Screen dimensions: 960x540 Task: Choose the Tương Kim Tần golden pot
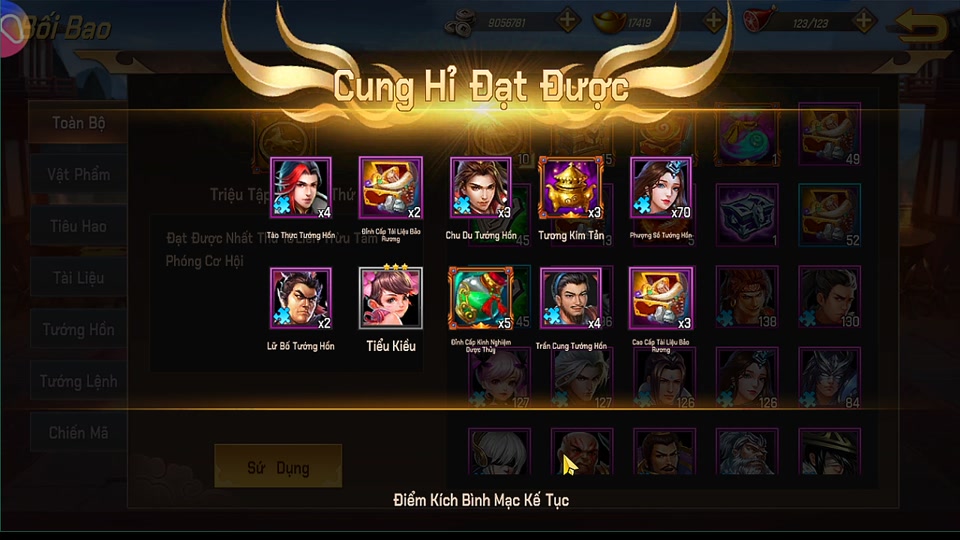571,188
